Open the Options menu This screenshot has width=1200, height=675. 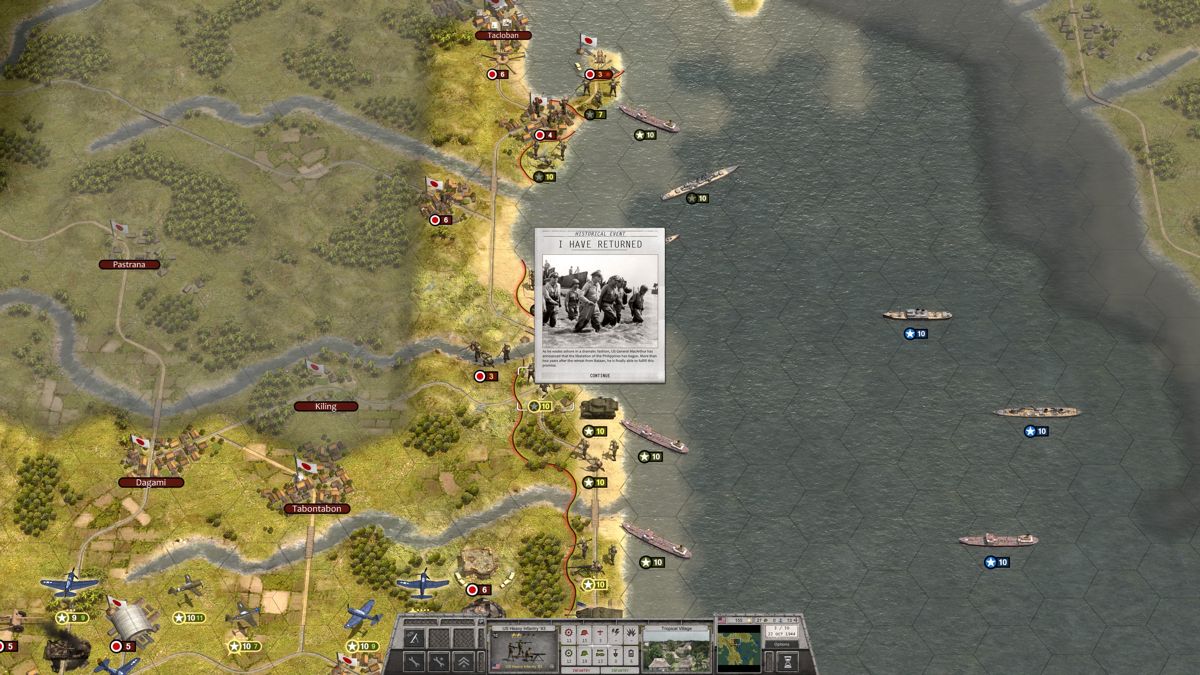tap(782, 644)
